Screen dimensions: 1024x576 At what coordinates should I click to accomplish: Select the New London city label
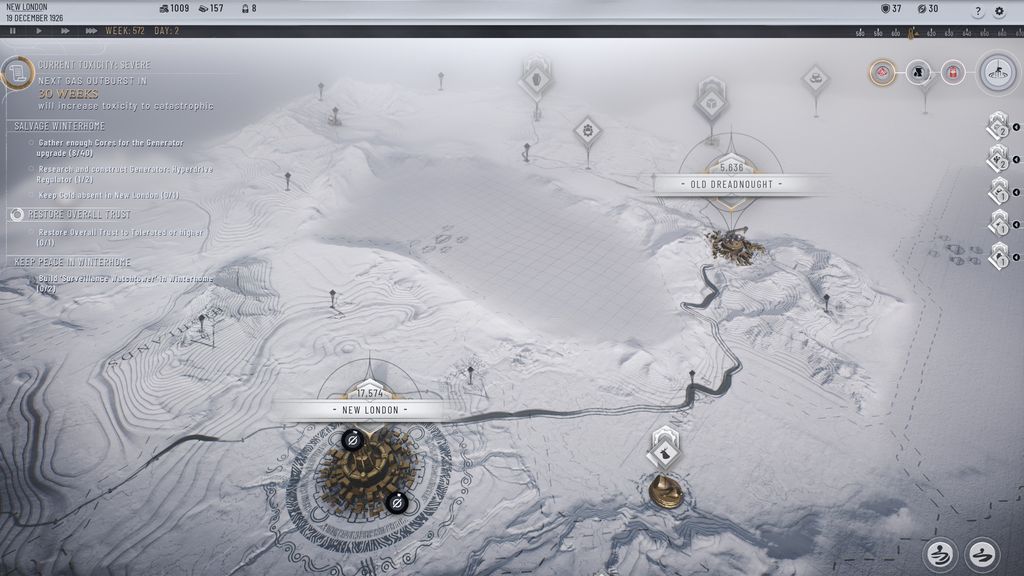(x=370, y=410)
